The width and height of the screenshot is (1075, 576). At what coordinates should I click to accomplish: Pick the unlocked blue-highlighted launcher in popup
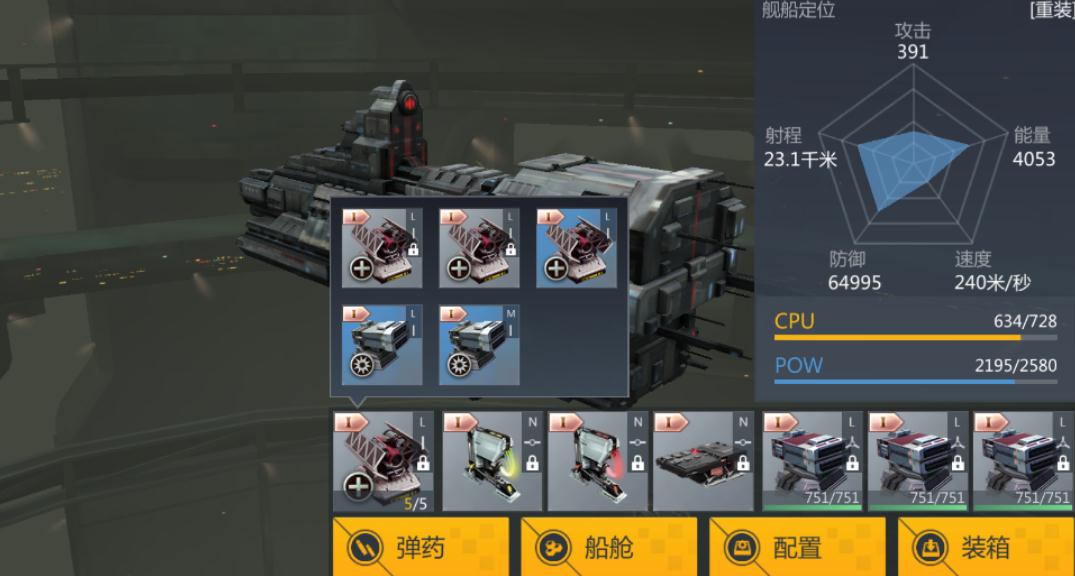[x=576, y=248]
